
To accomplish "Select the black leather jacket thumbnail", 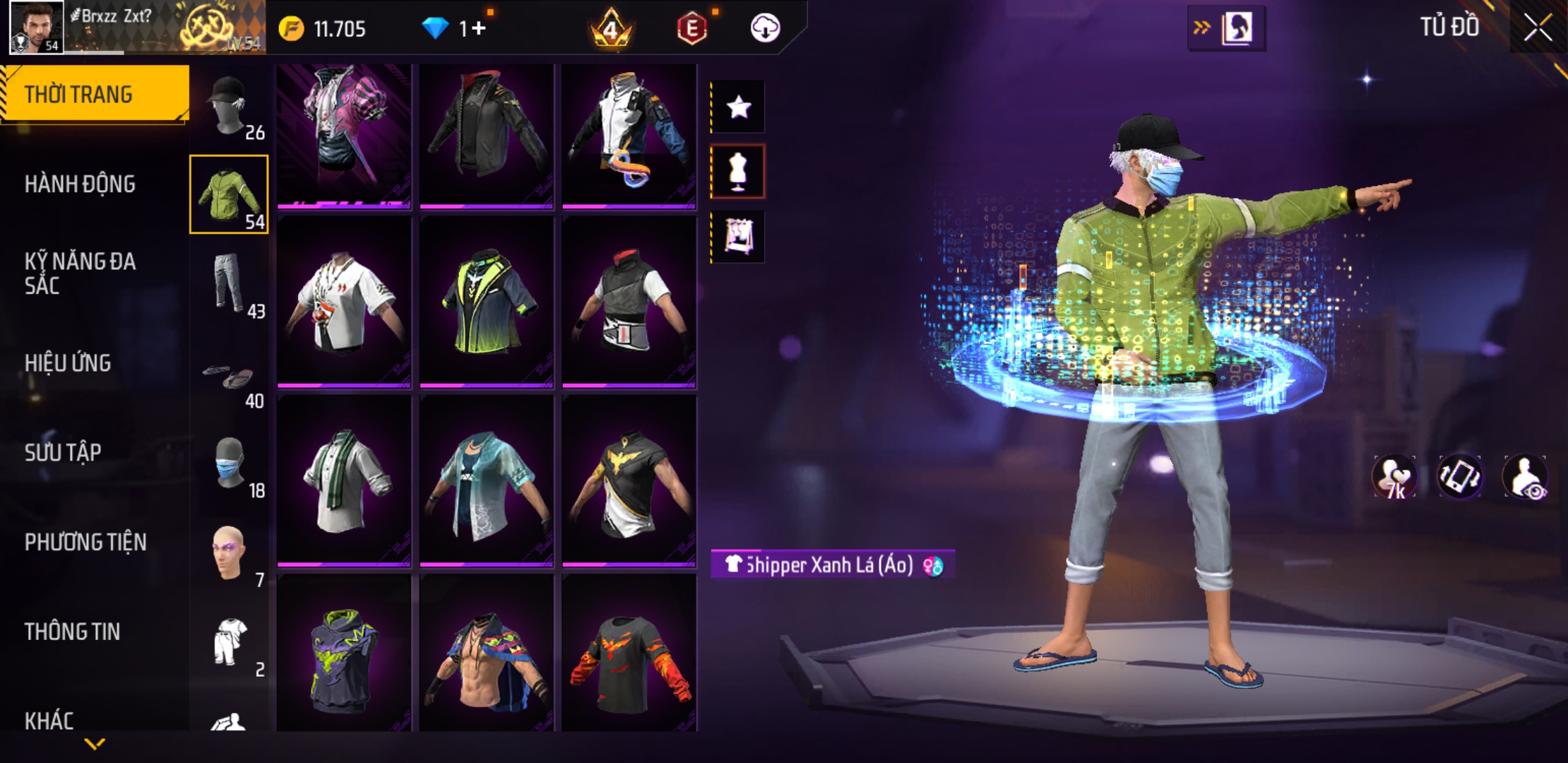I will pos(487,134).
